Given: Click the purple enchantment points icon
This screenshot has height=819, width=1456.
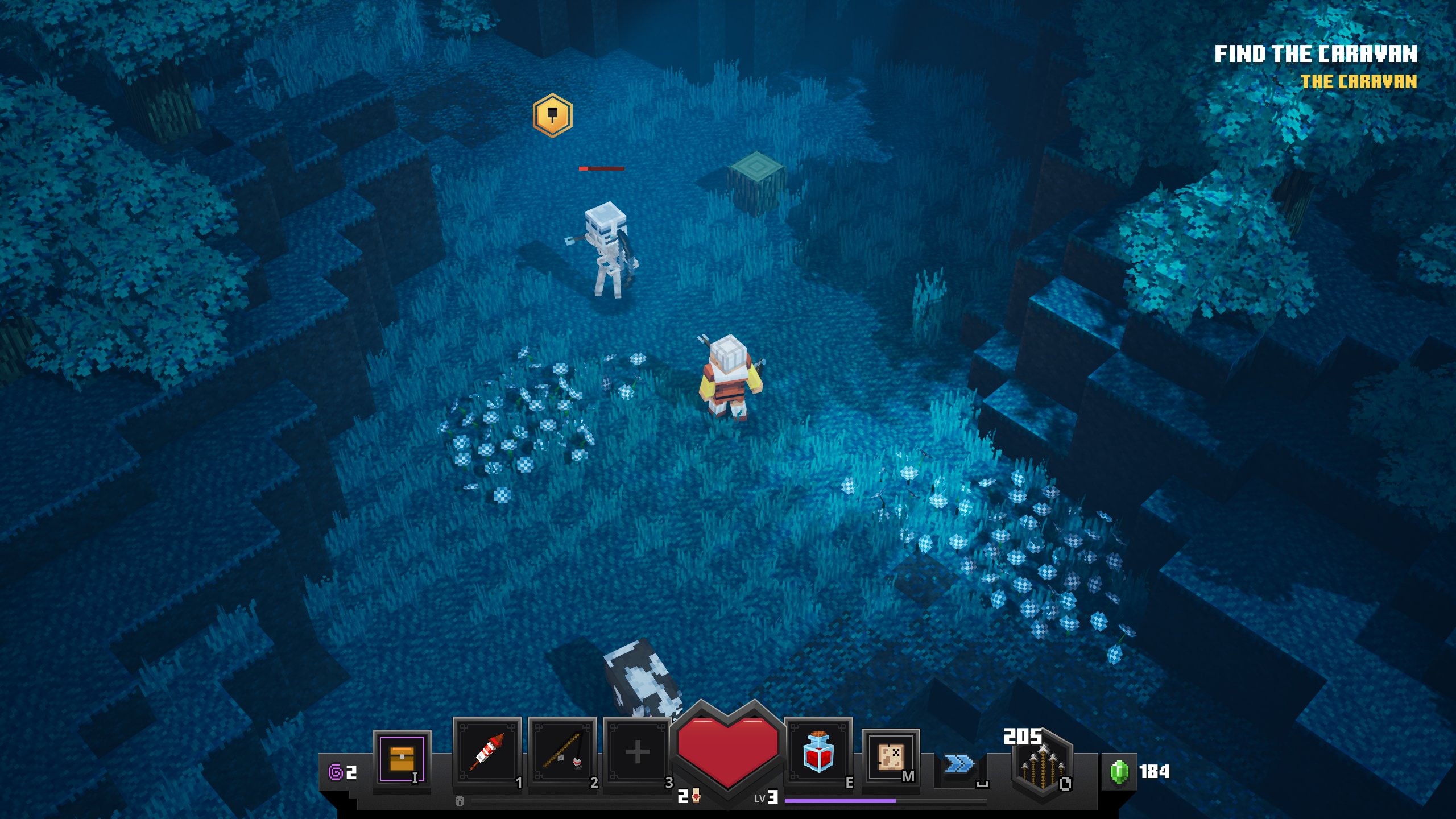Looking at the screenshot, I should (x=336, y=772).
